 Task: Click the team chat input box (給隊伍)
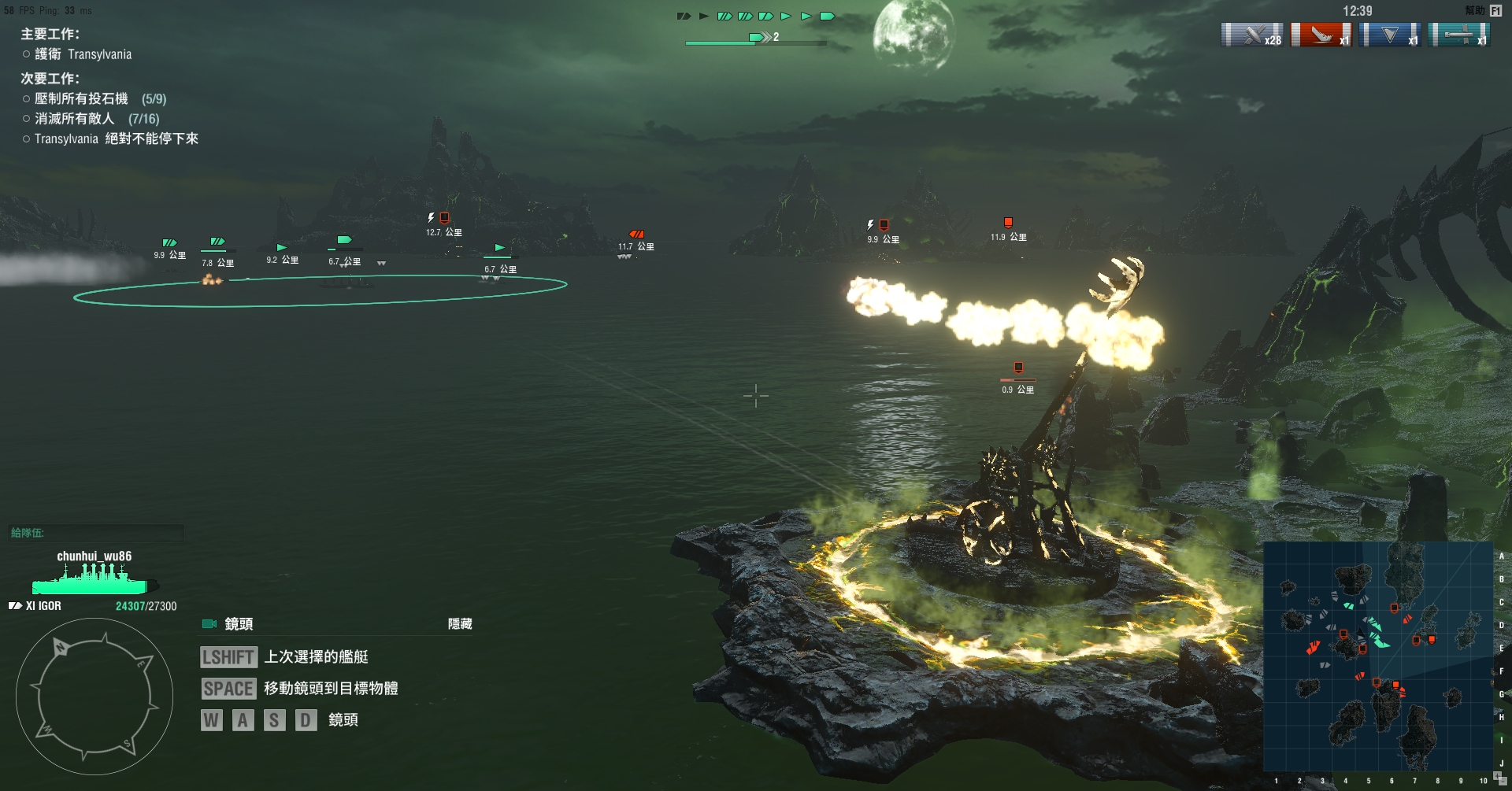[x=96, y=533]
